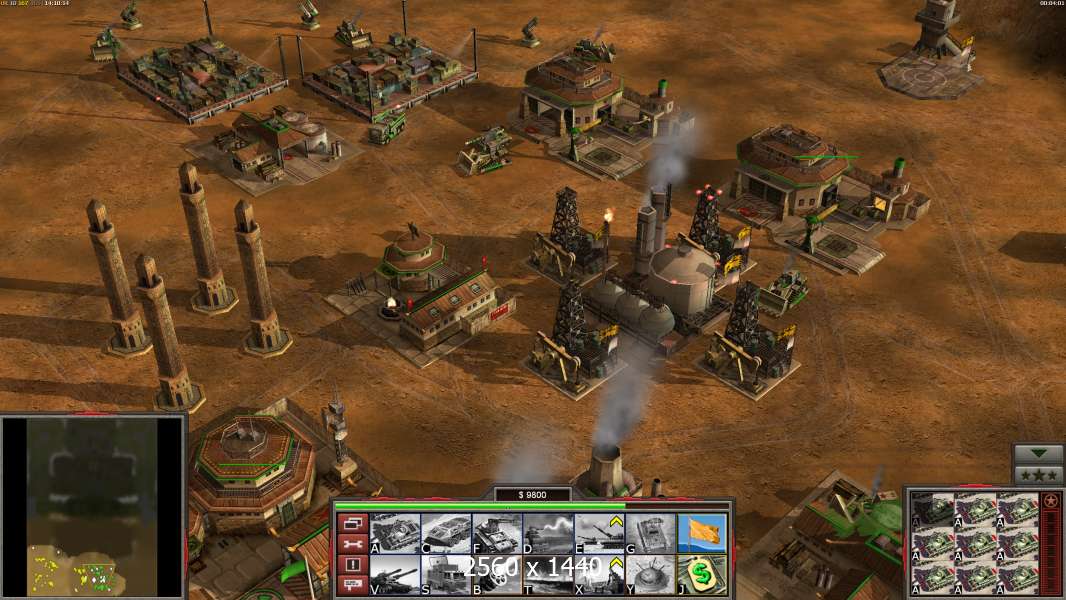This screenshot has width=1066, height=600.
Task: Collapse the panel with the green down arrow
Action: coord(1038,454)
